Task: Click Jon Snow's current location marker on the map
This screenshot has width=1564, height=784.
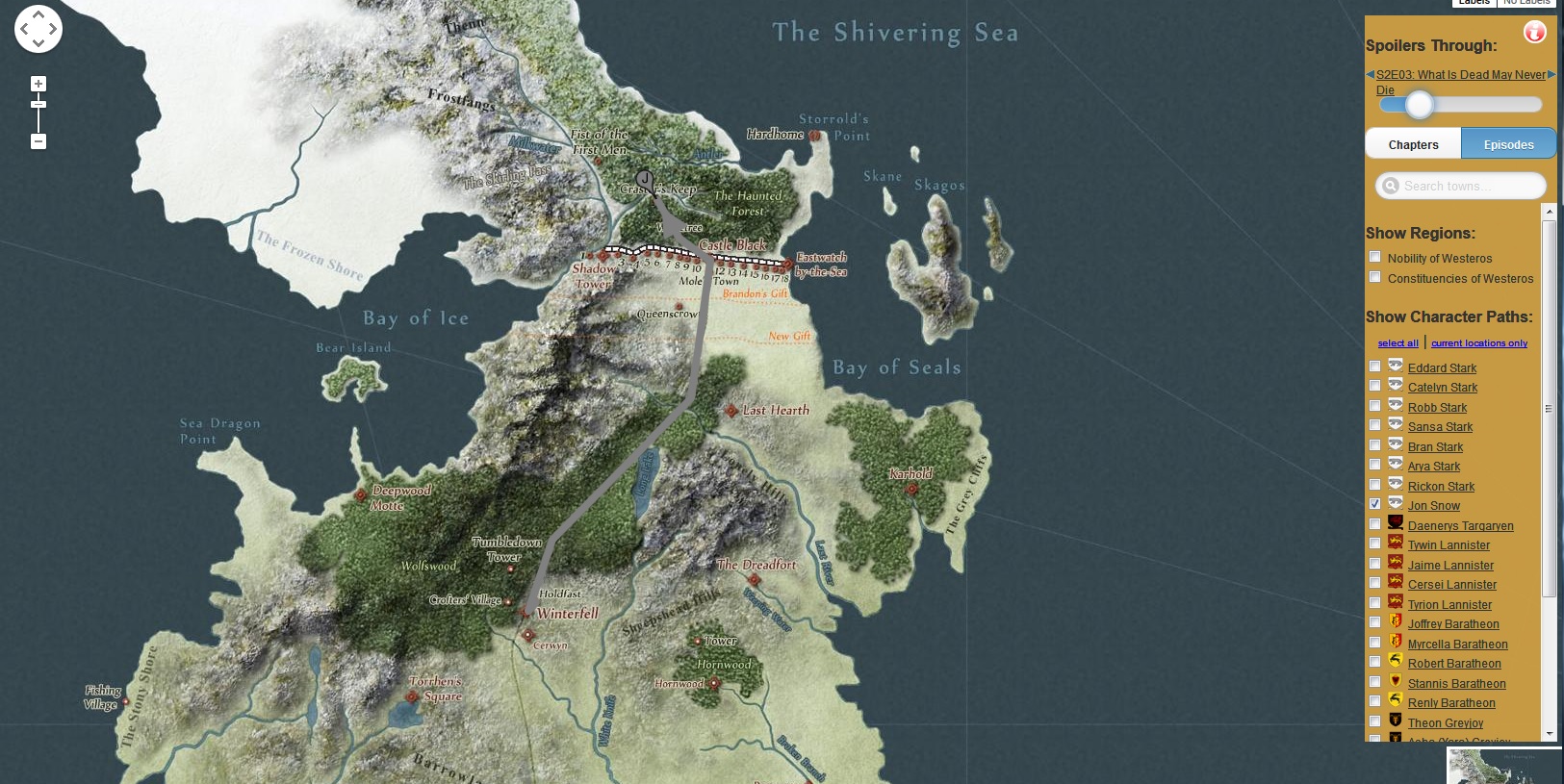Action: (x=643, y=179)
